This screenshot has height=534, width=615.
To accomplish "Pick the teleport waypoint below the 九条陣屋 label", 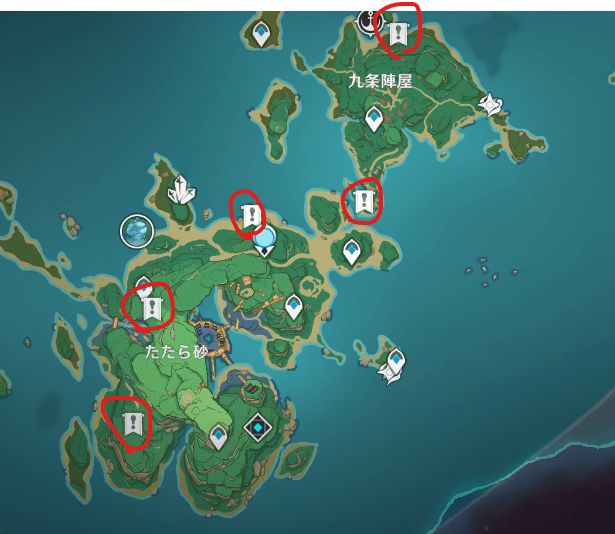I will click(374, 120).
